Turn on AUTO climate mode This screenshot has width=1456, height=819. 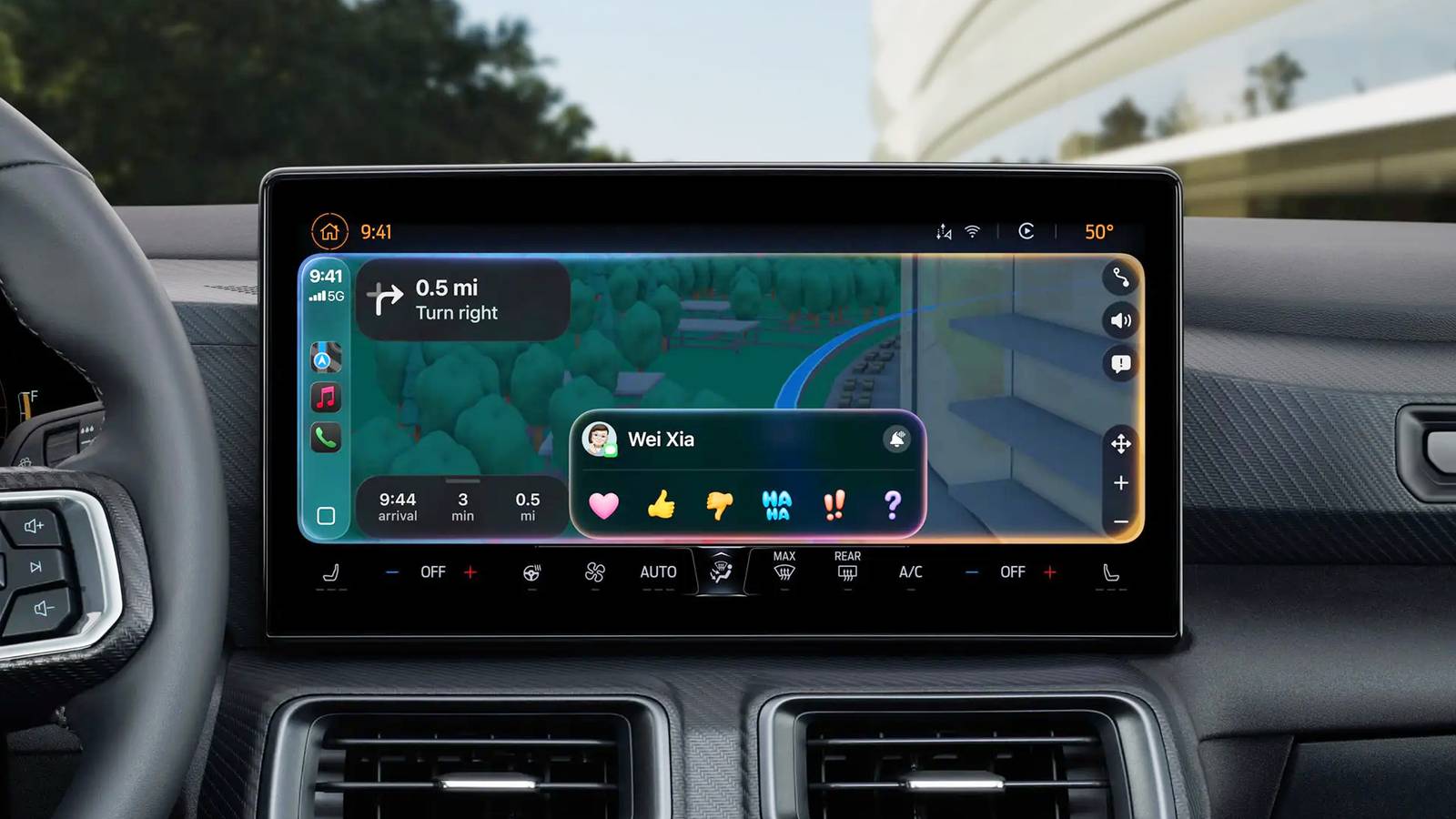pyautogui.click(x=657, y=571)
